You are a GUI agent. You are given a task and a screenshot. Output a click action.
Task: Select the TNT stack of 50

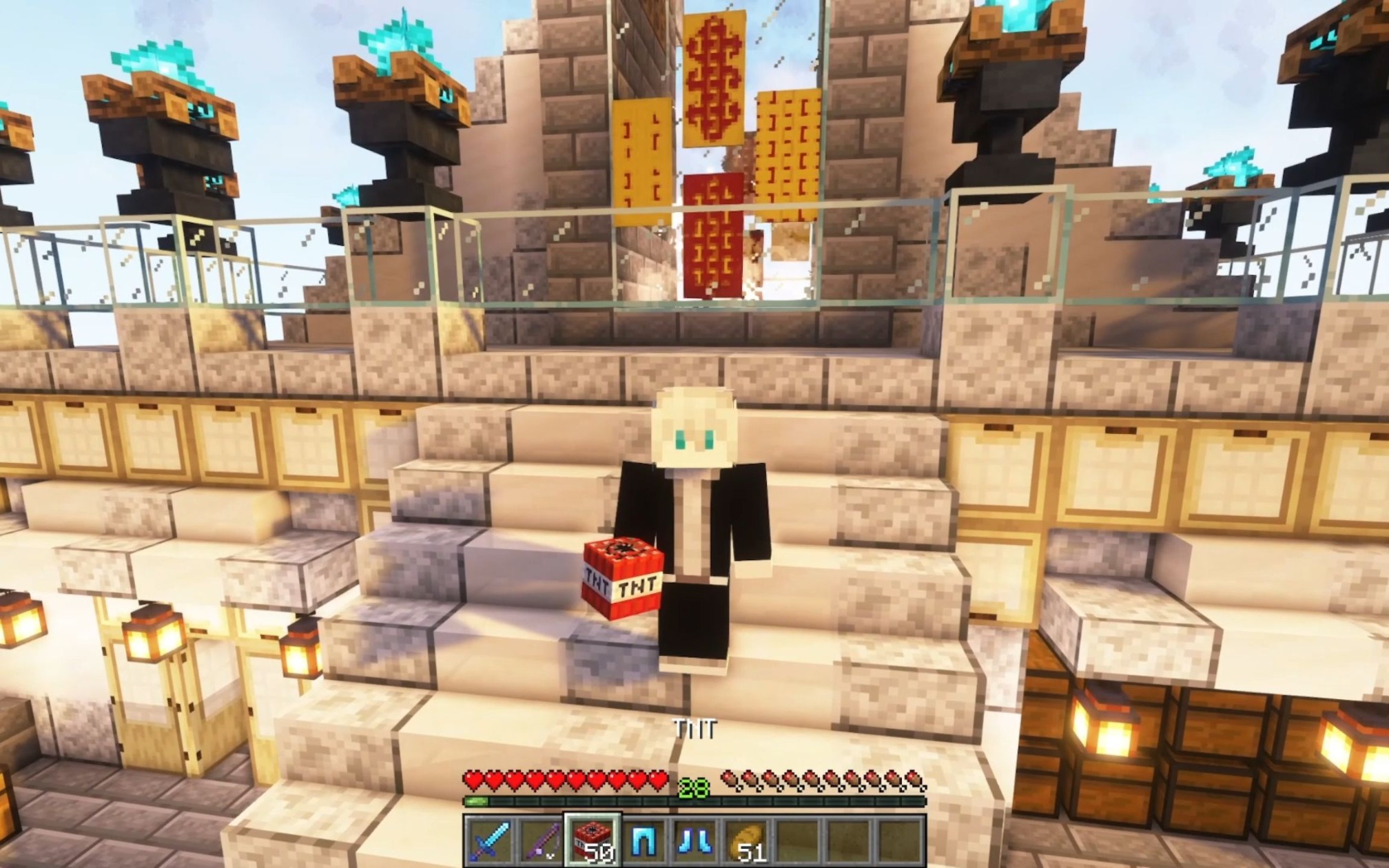(593, 840)
